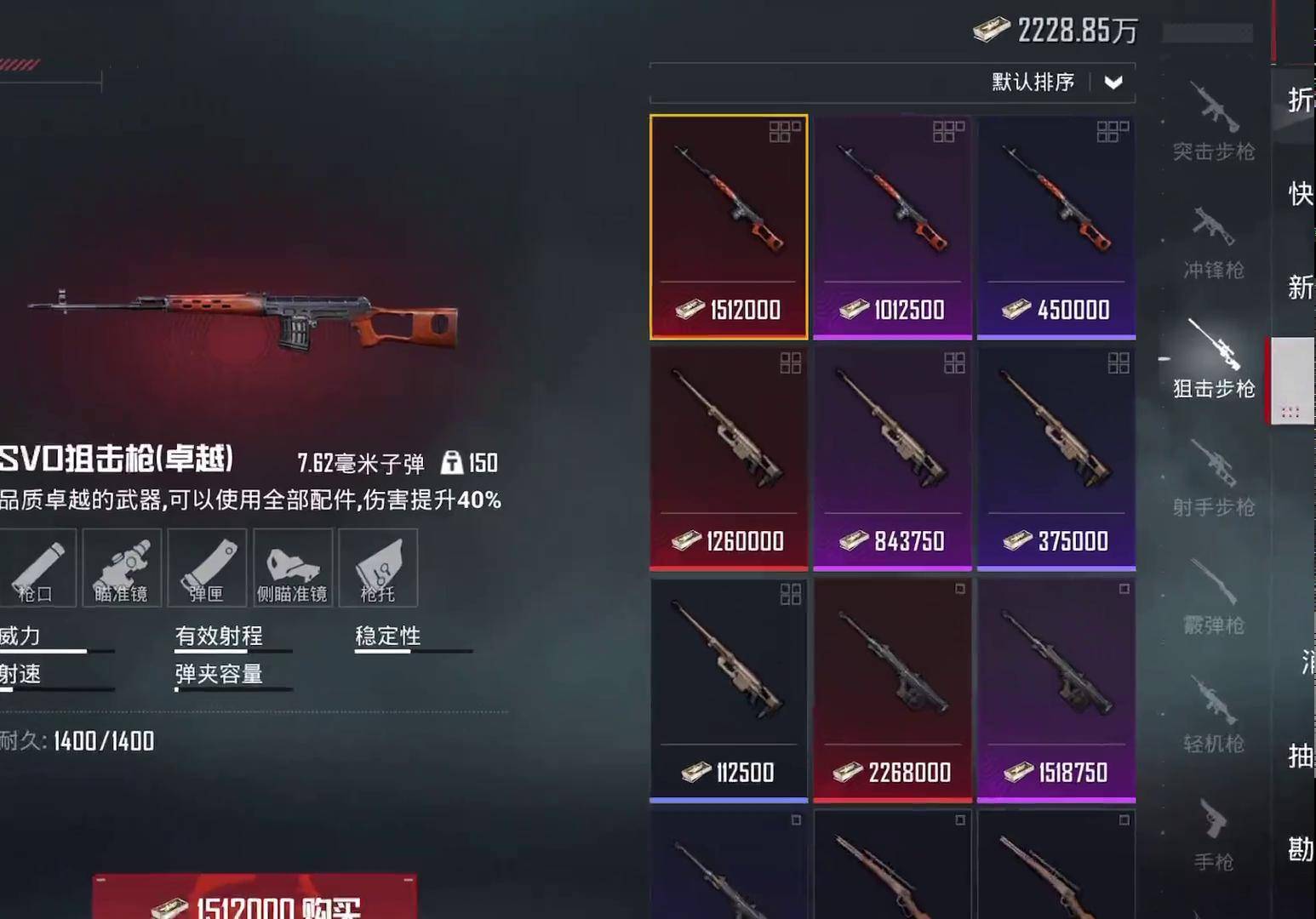The image size is (1316, 919).
Task: Choose the rifle priced 1518750
Action: 1056,689
